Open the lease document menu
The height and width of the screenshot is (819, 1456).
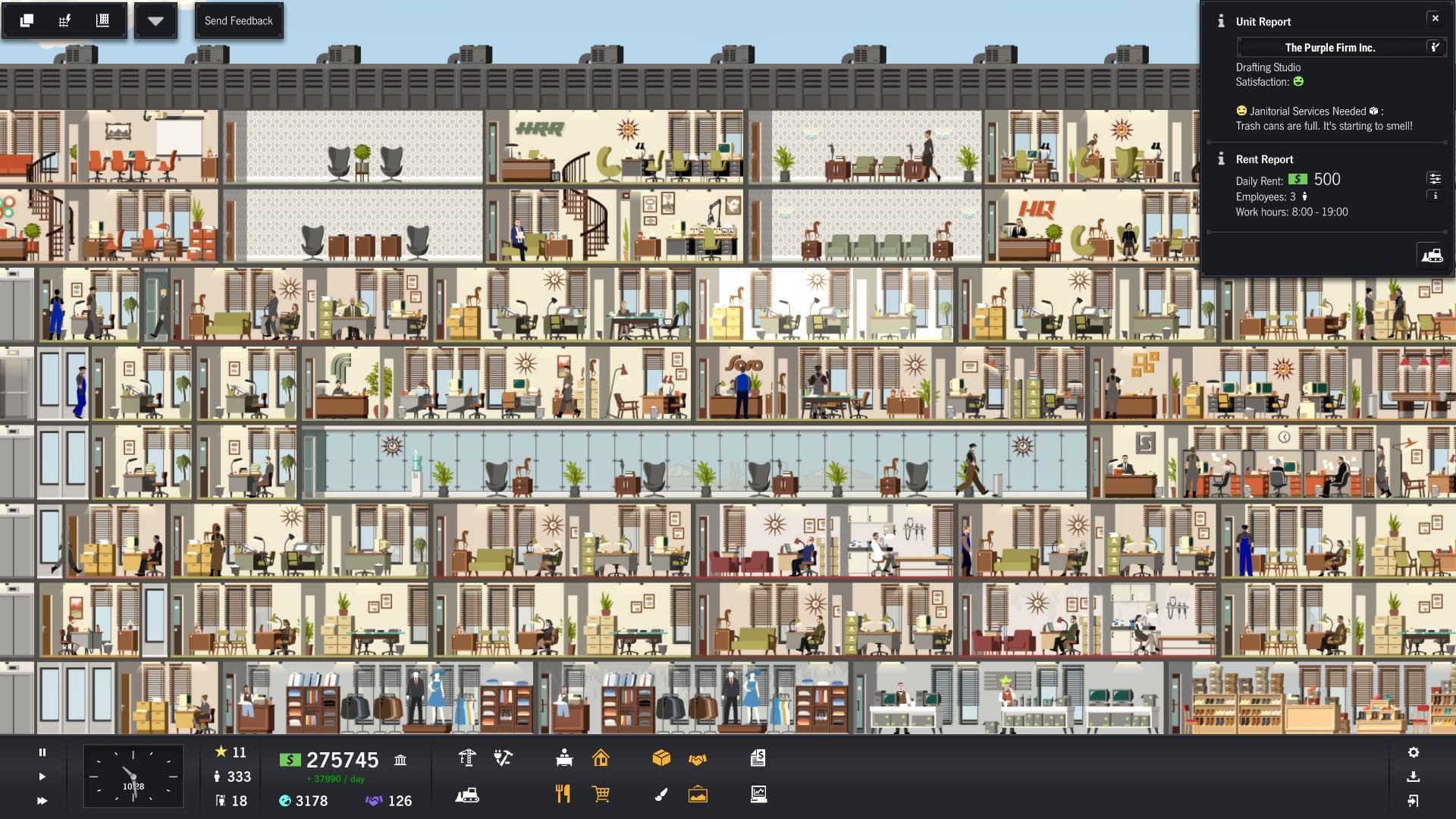point(758,758)
